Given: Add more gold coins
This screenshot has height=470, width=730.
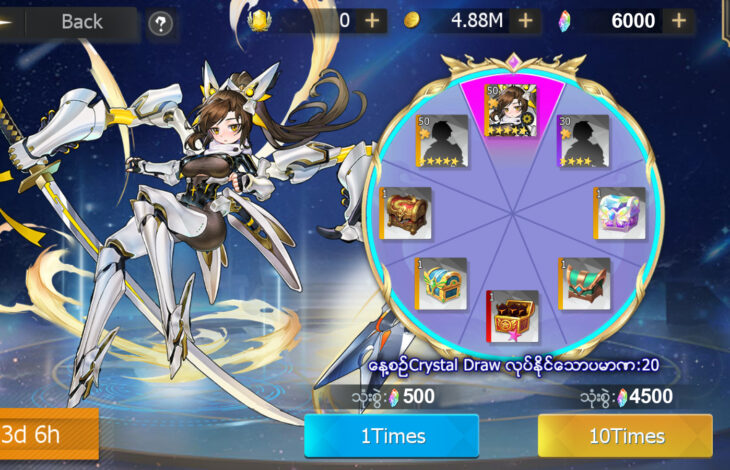Looking at the screenshot, I should point(526,21).
